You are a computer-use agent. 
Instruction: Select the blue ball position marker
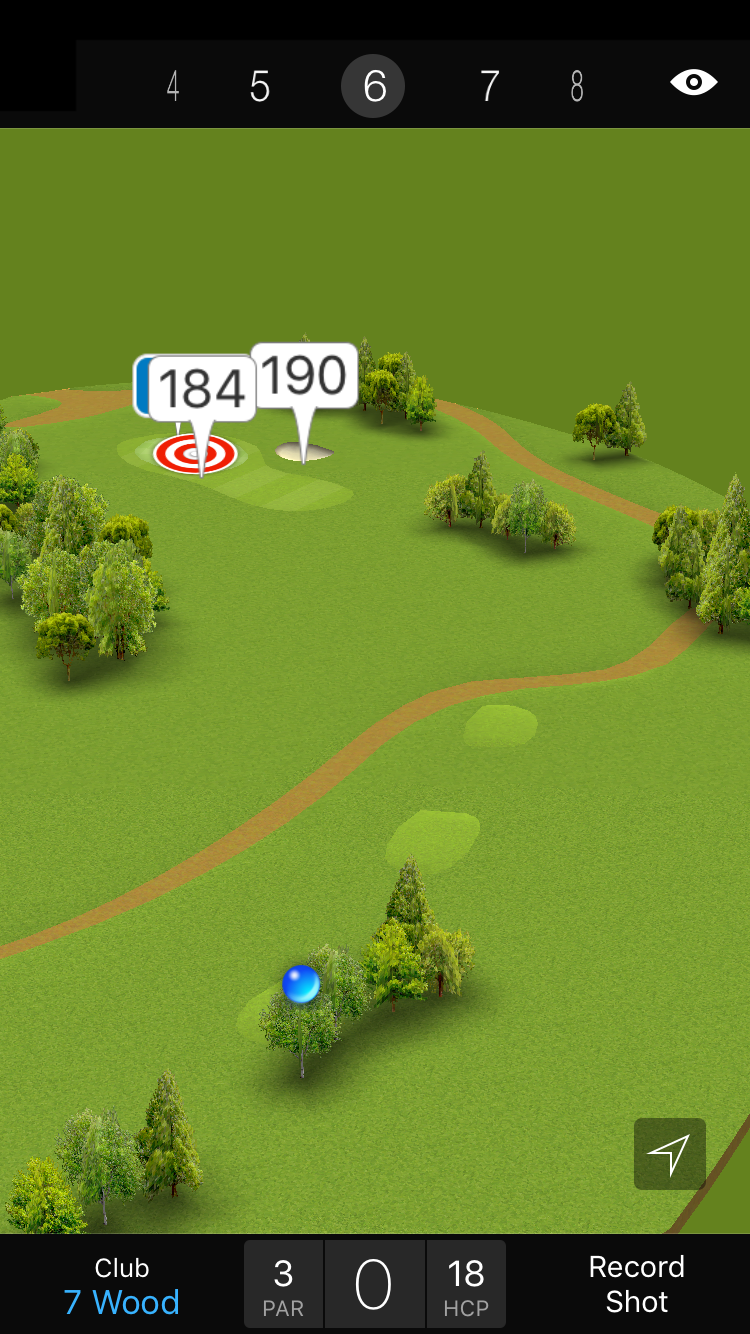coord(301,984)
